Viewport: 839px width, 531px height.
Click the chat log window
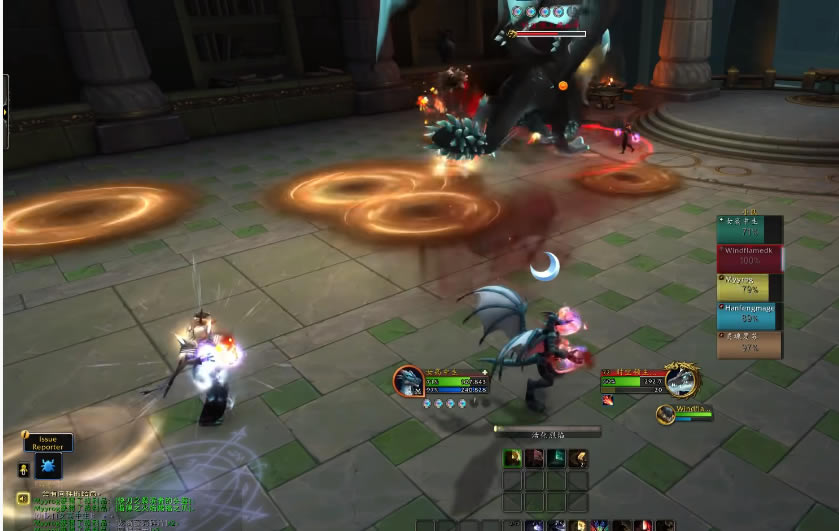(110, 511)
